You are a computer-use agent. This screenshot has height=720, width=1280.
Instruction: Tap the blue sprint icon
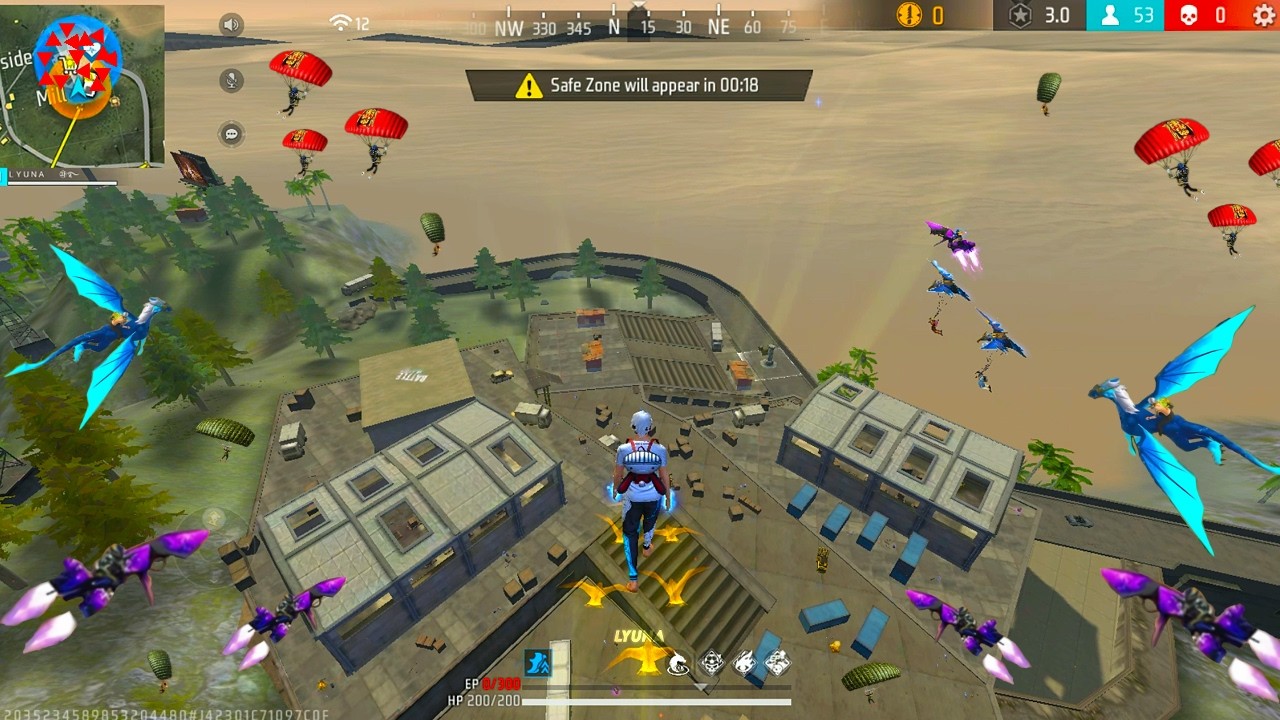coord(538,662)
